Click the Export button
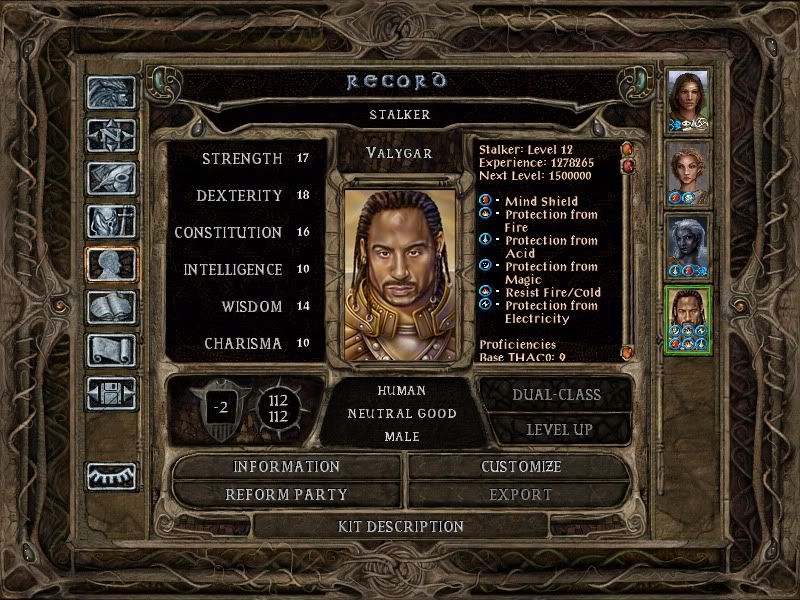 [521, 494]
